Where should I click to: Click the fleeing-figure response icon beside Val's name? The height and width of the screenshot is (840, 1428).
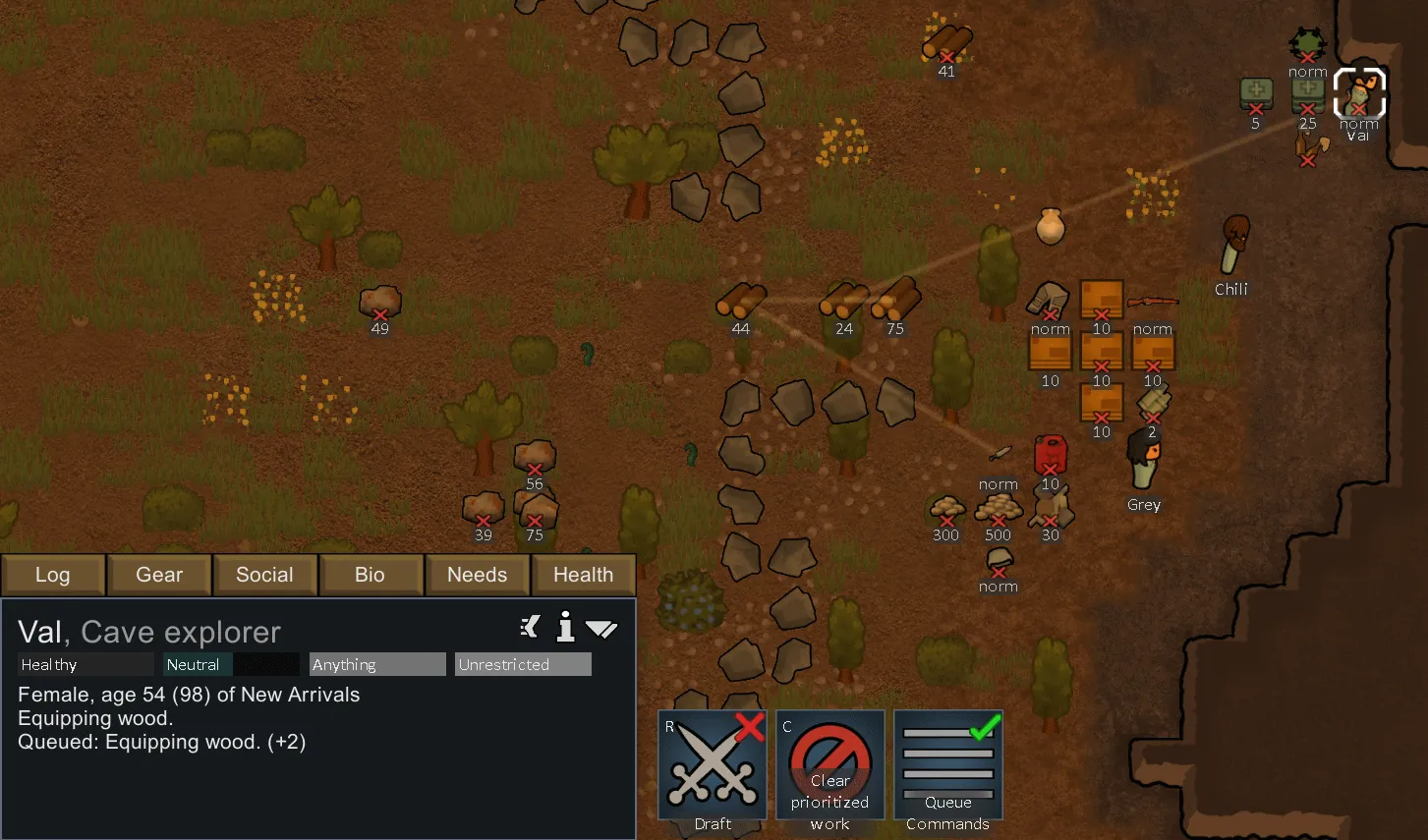[531, 627]
